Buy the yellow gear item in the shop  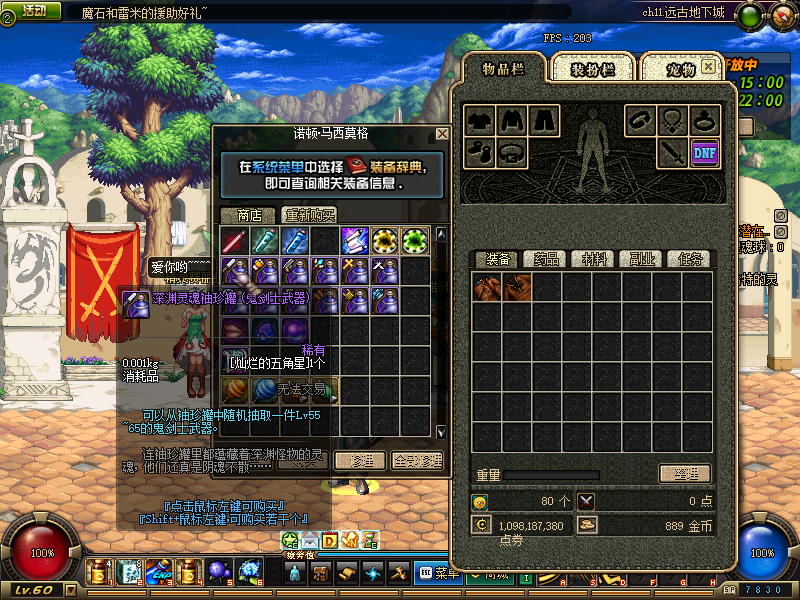[x=384, y=240]
